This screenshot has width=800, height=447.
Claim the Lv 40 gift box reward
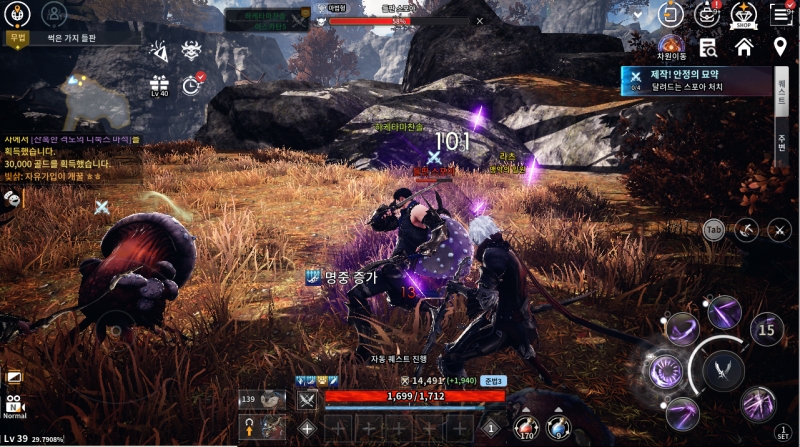[159, 84]
